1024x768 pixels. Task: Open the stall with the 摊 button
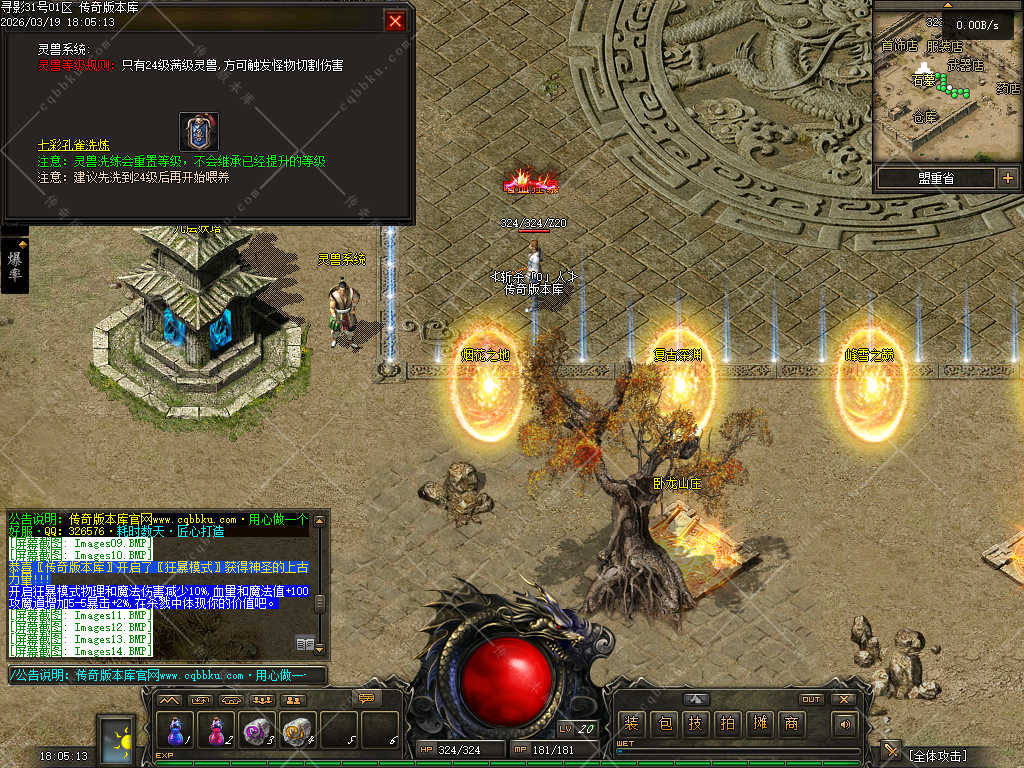760,723
